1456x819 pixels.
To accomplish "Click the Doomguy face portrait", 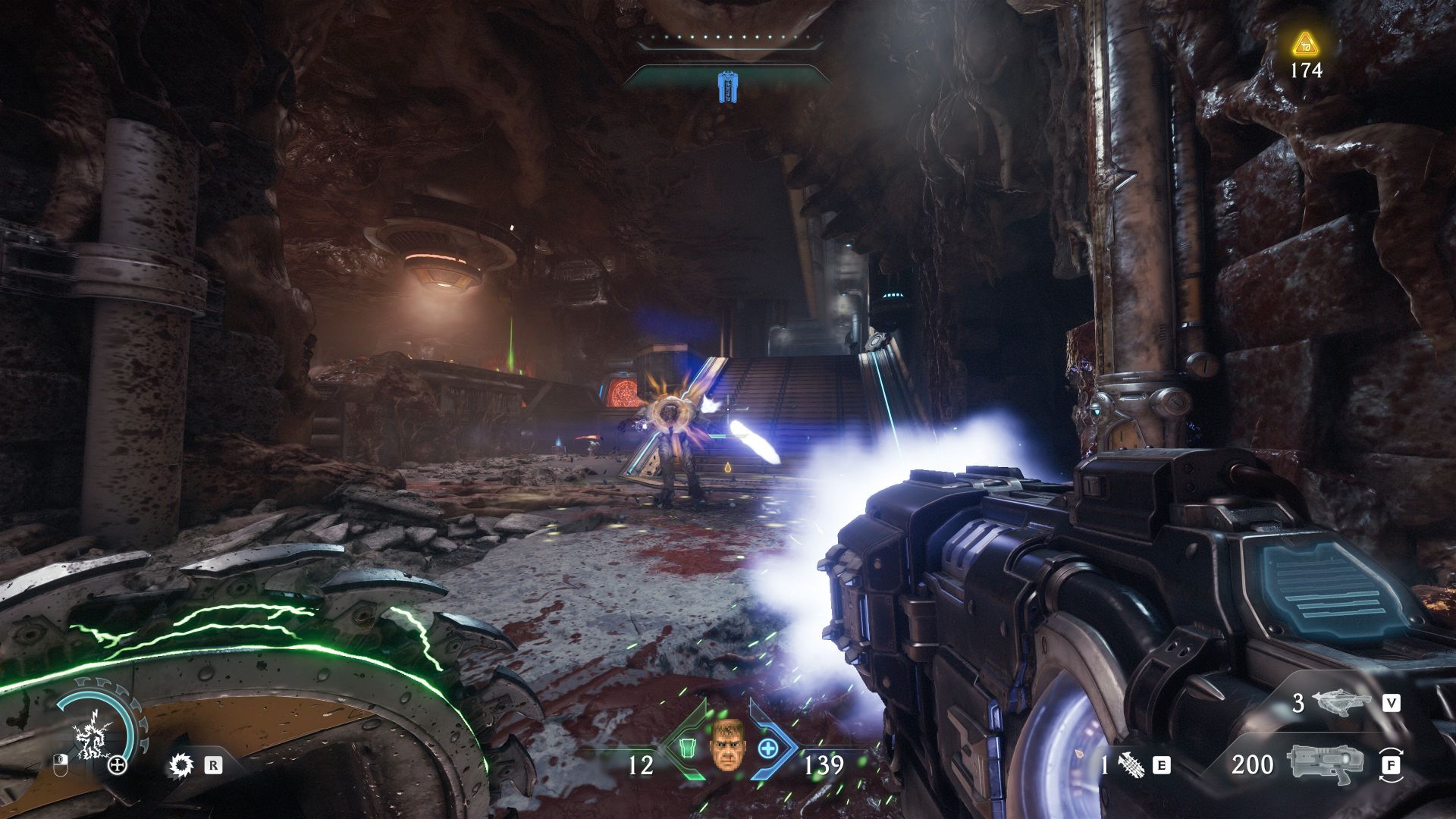I will [726, 744].
